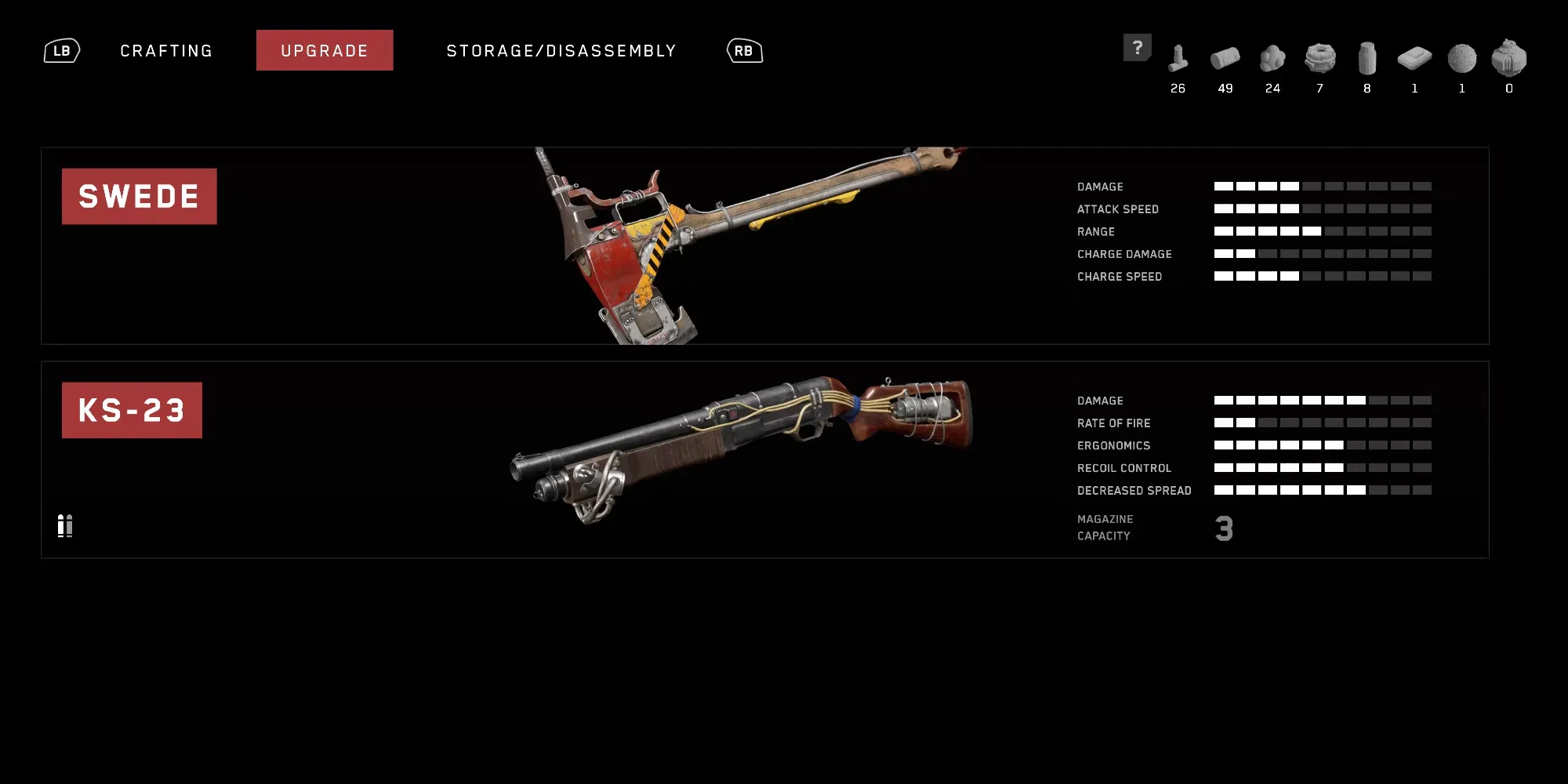Choose the Swede axe for upgrading
The image size is (1568, 784).
[x=764, y=245]
